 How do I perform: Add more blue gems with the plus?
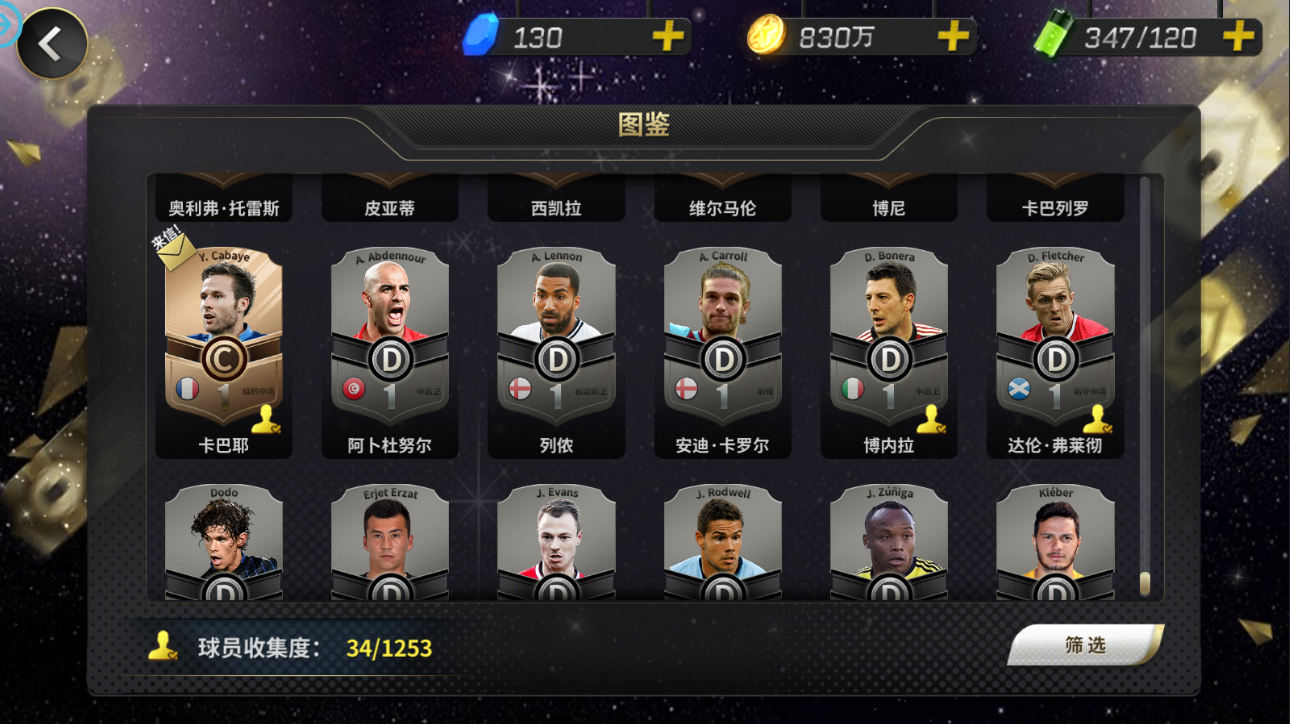[667, 37]
